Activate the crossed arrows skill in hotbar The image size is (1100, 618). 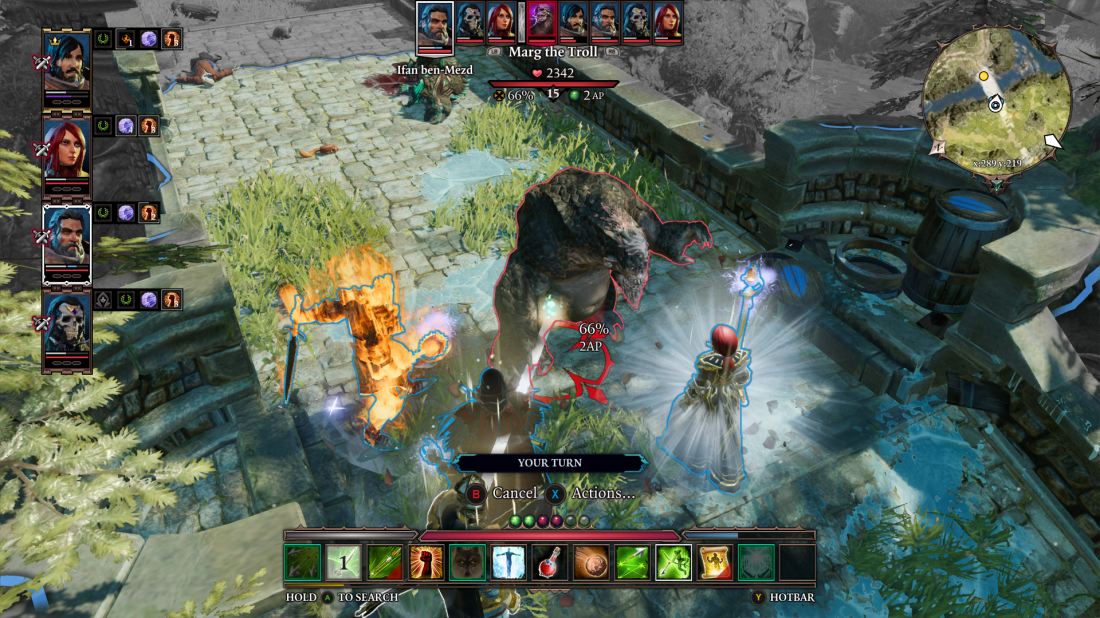click(303, 563)
